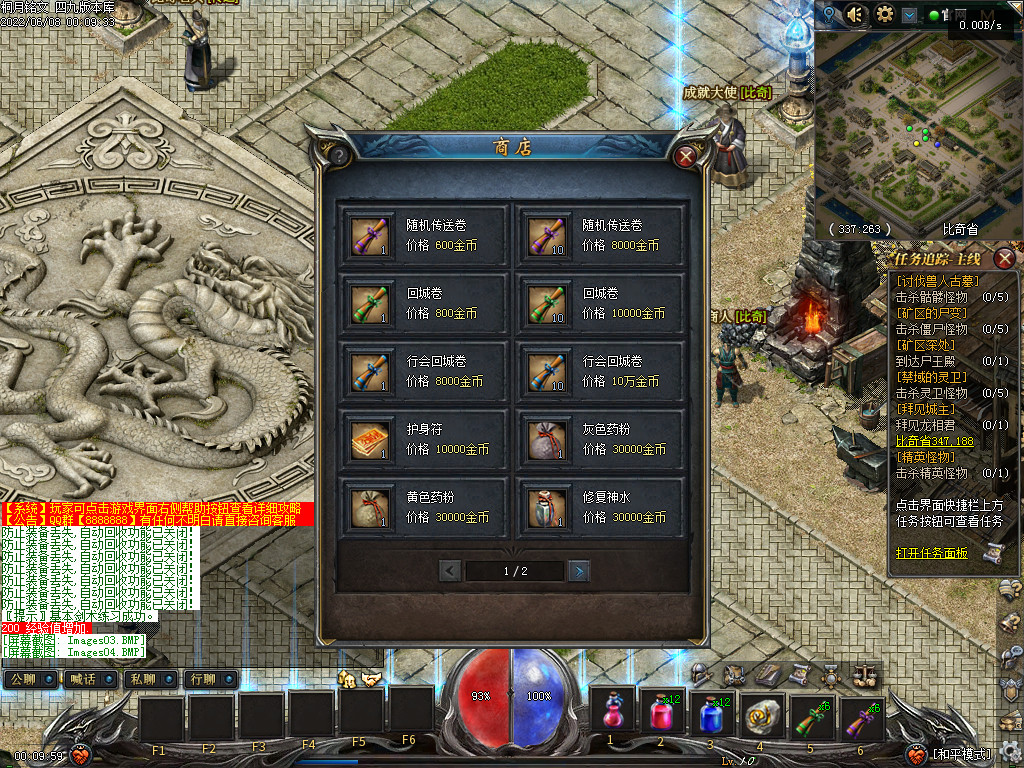The image size is (1024, 768).
Task: Switch to the private chat (私聊) channel
Action: [x=143, y=679]
